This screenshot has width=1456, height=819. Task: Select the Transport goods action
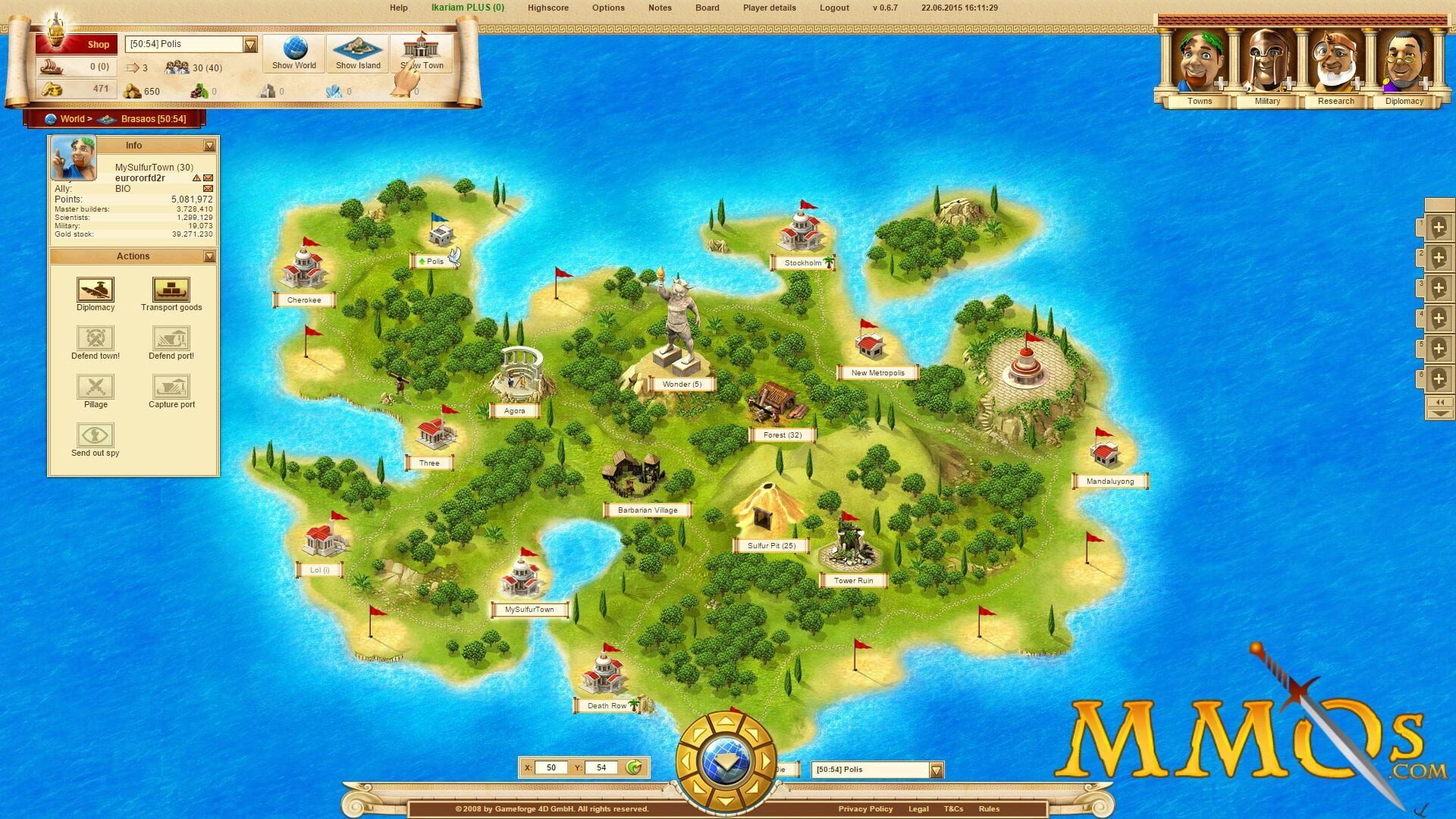point(171,290)
